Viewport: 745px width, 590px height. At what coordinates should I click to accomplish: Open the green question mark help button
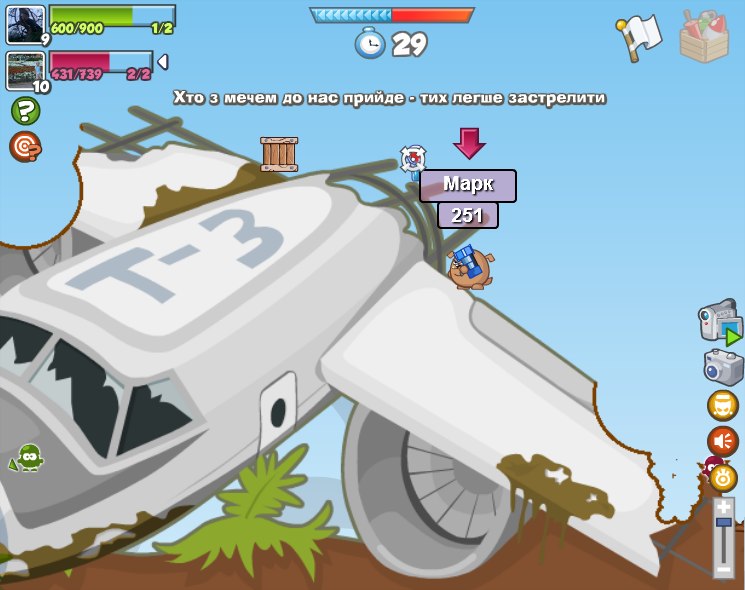24,110
